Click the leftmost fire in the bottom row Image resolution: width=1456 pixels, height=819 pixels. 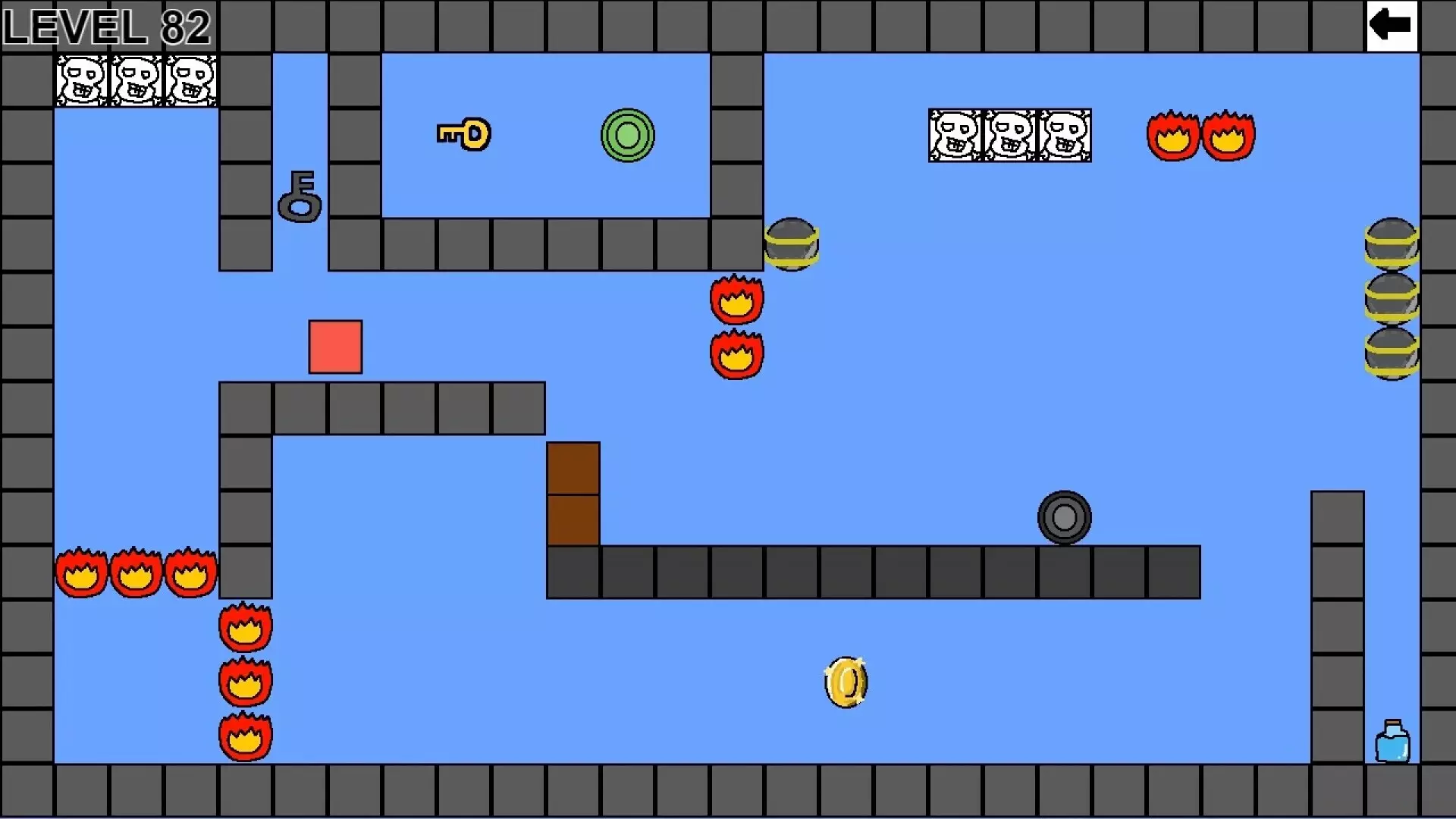[80, 573]
